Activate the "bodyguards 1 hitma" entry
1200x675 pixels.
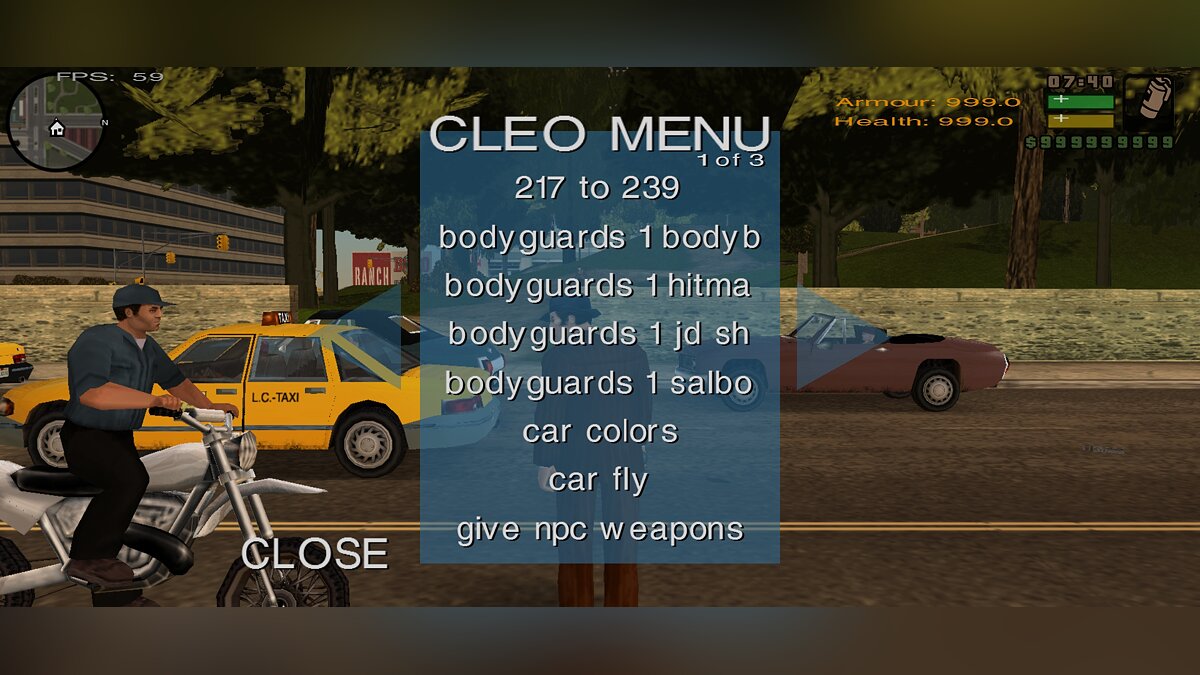click(x=598, y=285)
